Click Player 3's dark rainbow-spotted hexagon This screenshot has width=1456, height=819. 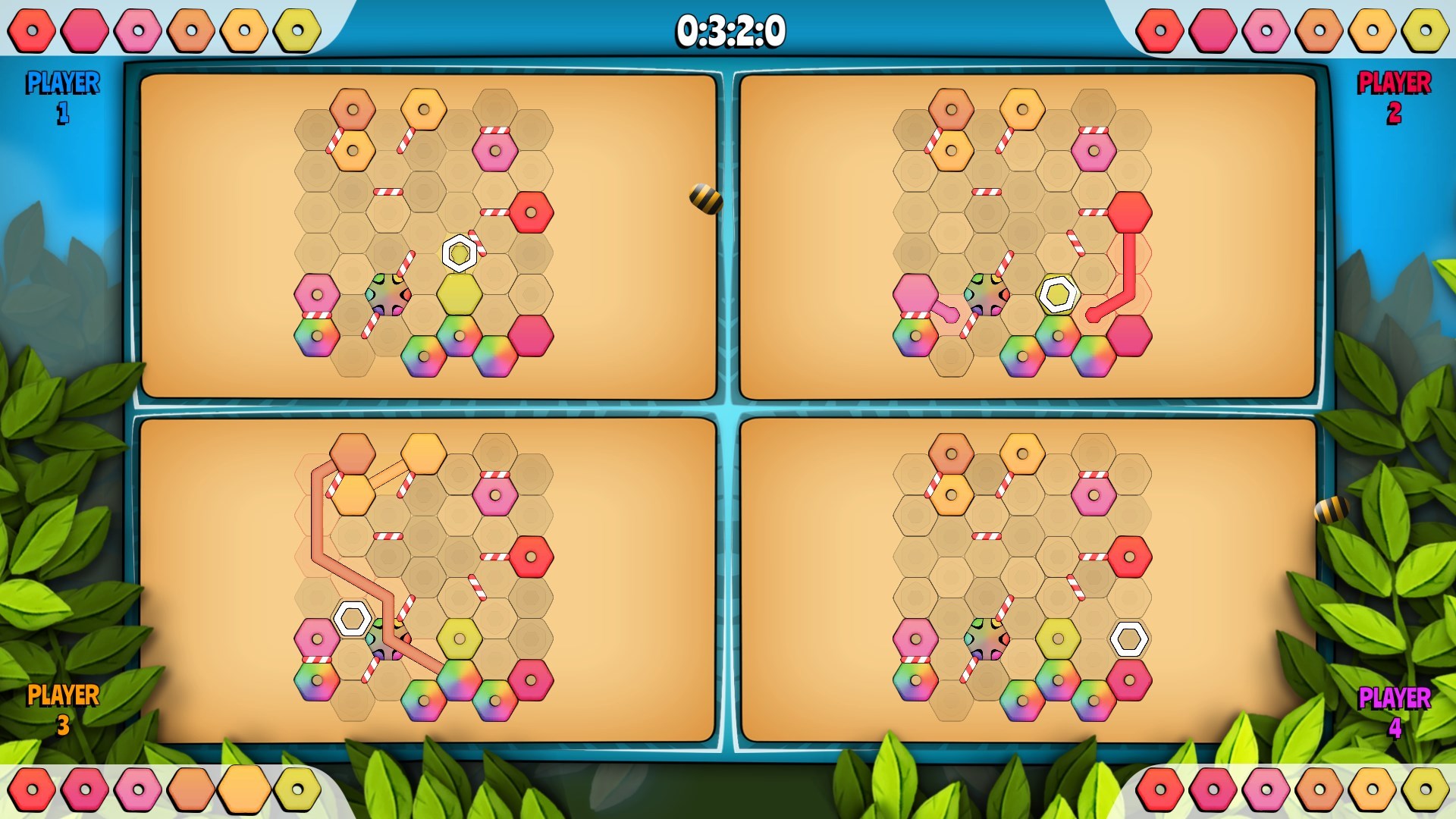click(387, 639)
